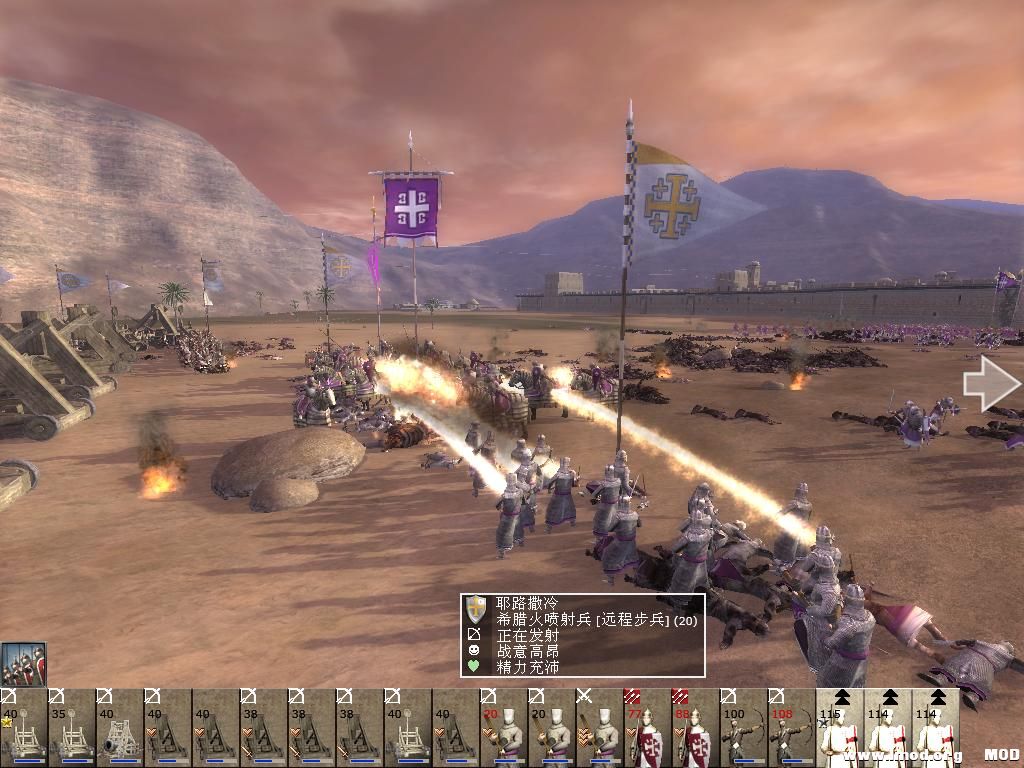The width and height of the screenshot is (1024, 768).
Task: Select the gold-star catapult unit card
Action: click(x=23, y=728)
